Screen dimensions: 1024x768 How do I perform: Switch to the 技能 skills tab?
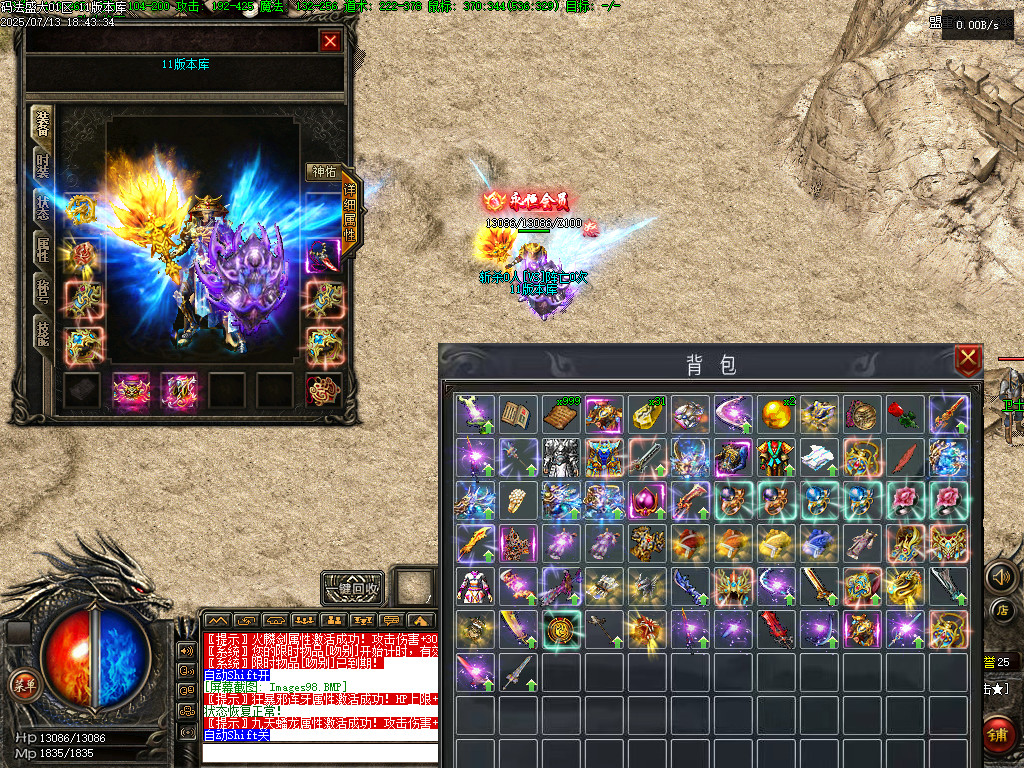click(x=42, y=335)
